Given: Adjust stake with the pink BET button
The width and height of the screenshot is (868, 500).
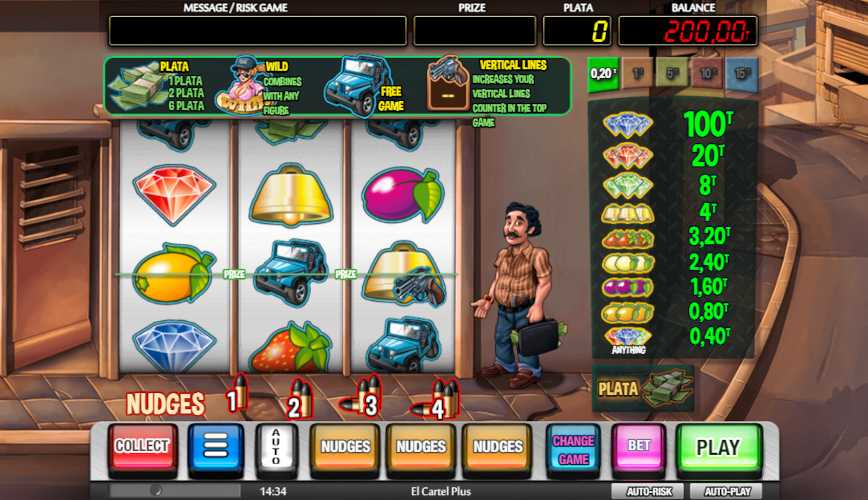Looking at the screenshot, I should click(639, 448).
